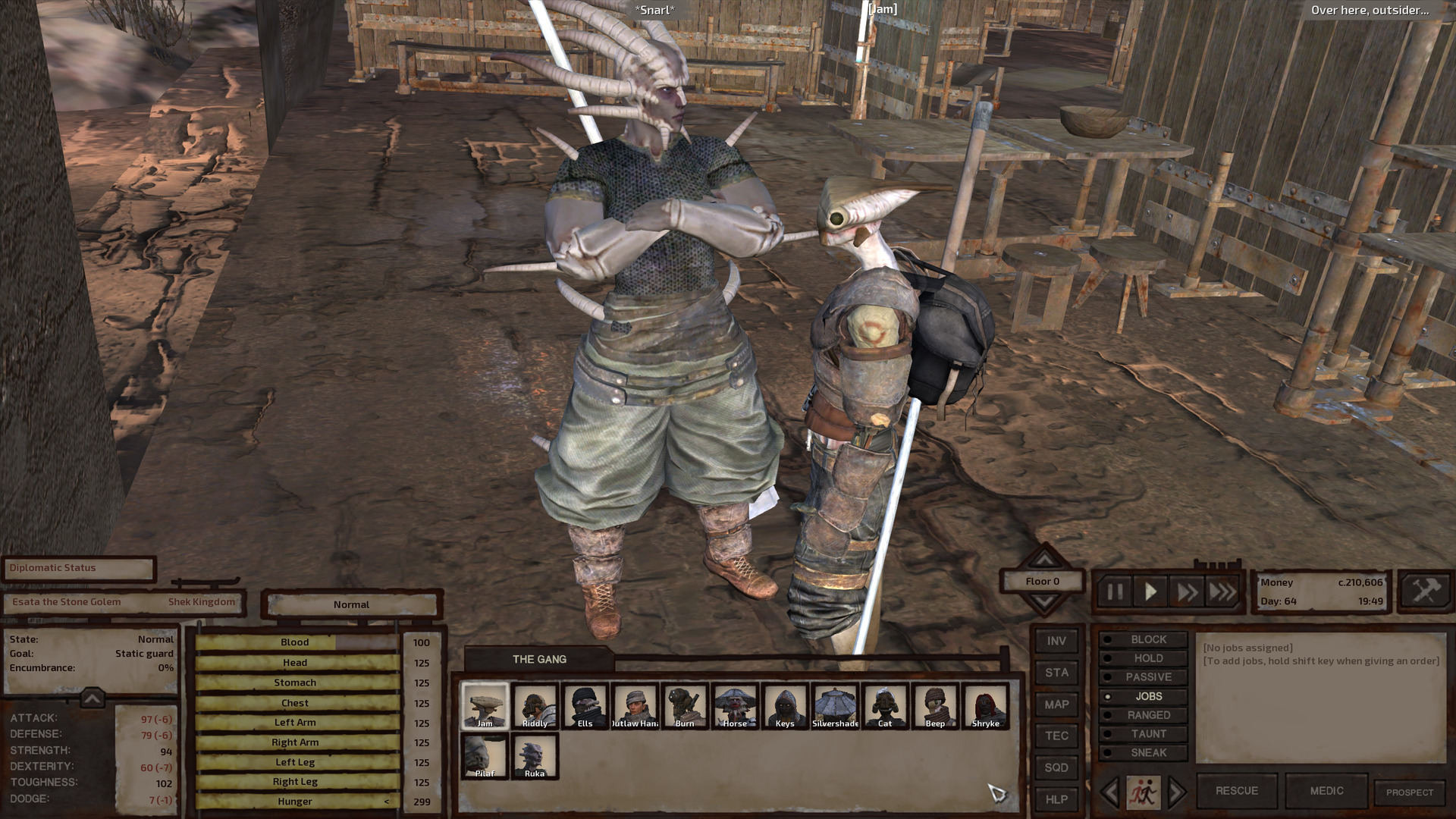Image resolution: width=1456 pixels, height=819 pixels.
Task: Collapse the stats panel with chevron arrow
Action: pos(91,698)
